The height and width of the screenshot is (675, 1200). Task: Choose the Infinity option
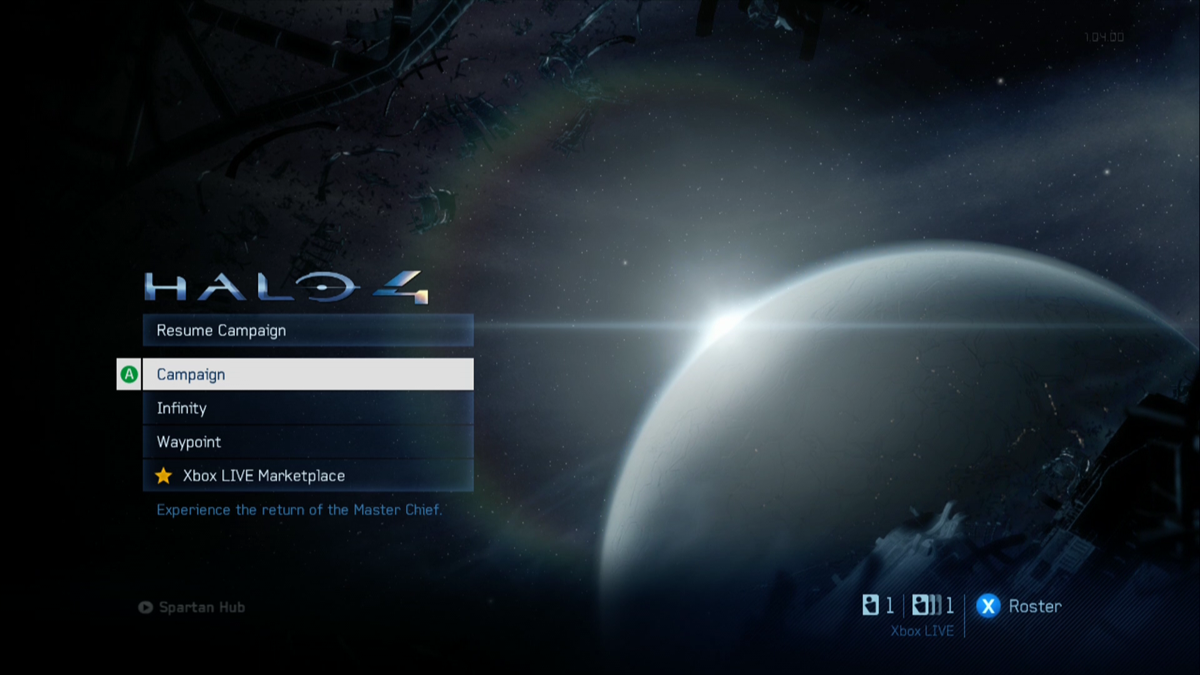[307, 408]
